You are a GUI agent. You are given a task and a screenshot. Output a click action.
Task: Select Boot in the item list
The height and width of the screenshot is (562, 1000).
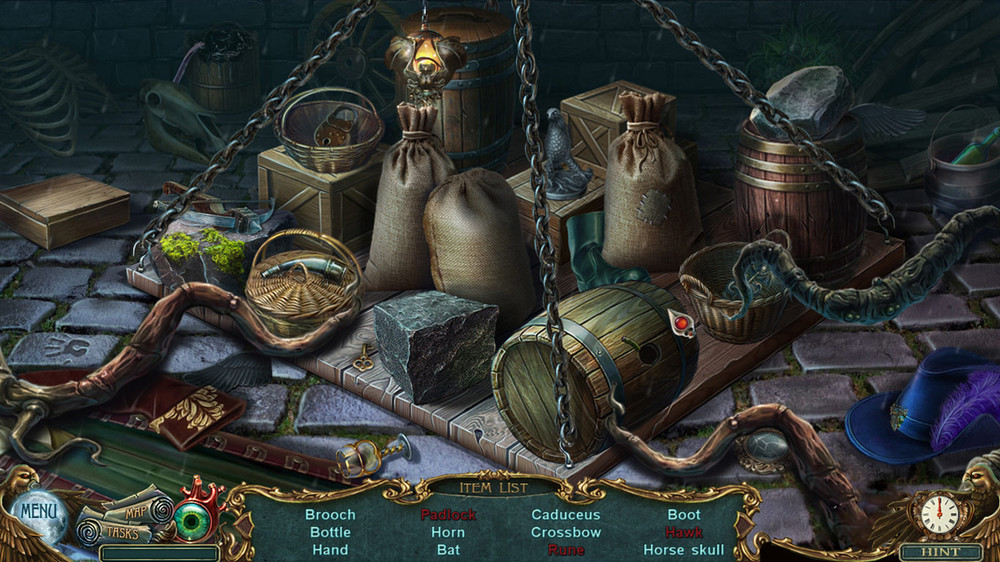pos(684,515)
